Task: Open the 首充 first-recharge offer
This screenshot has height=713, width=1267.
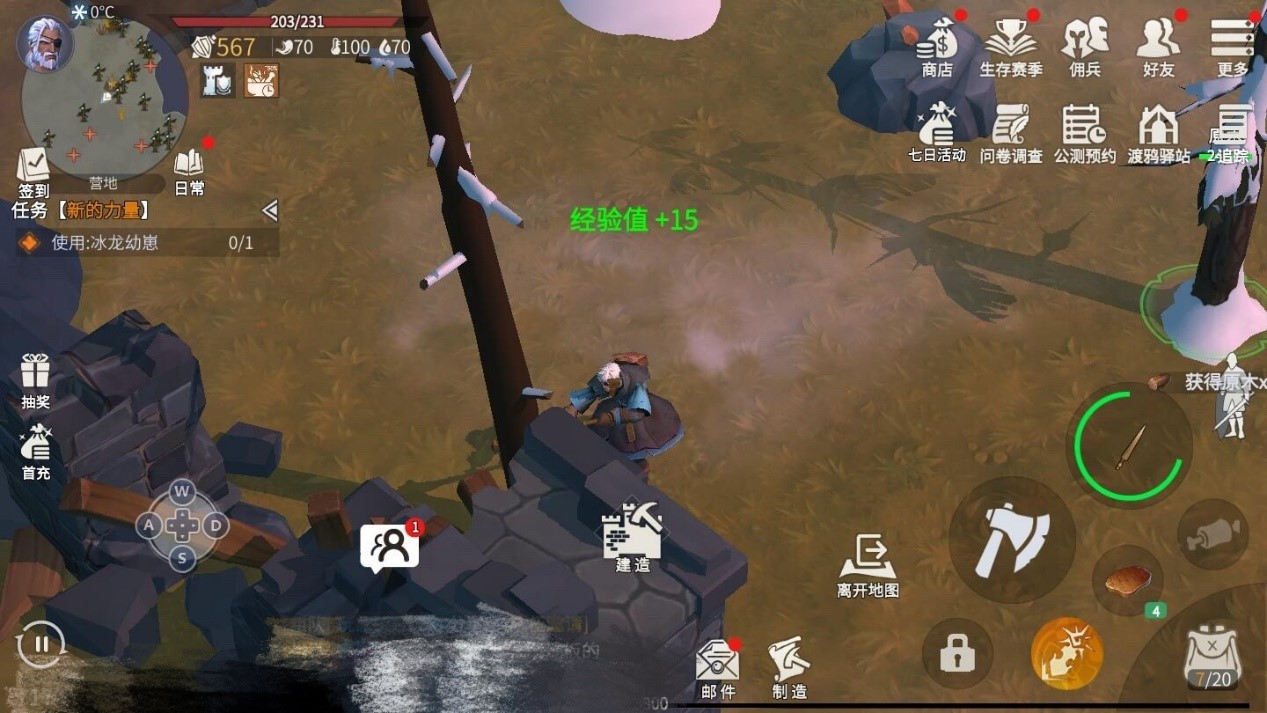Action: [x=36, y=449]
